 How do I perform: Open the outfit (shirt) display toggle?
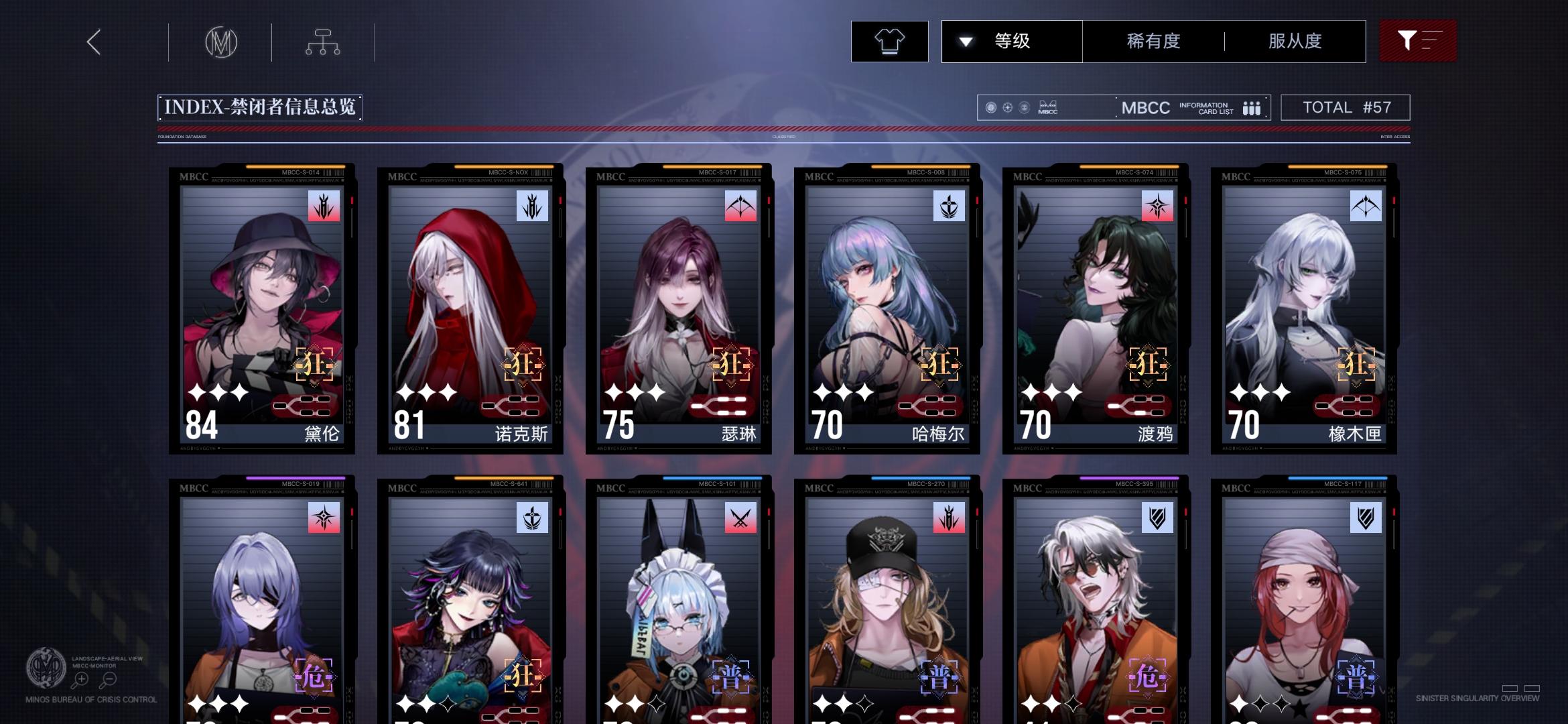point(889,41)
